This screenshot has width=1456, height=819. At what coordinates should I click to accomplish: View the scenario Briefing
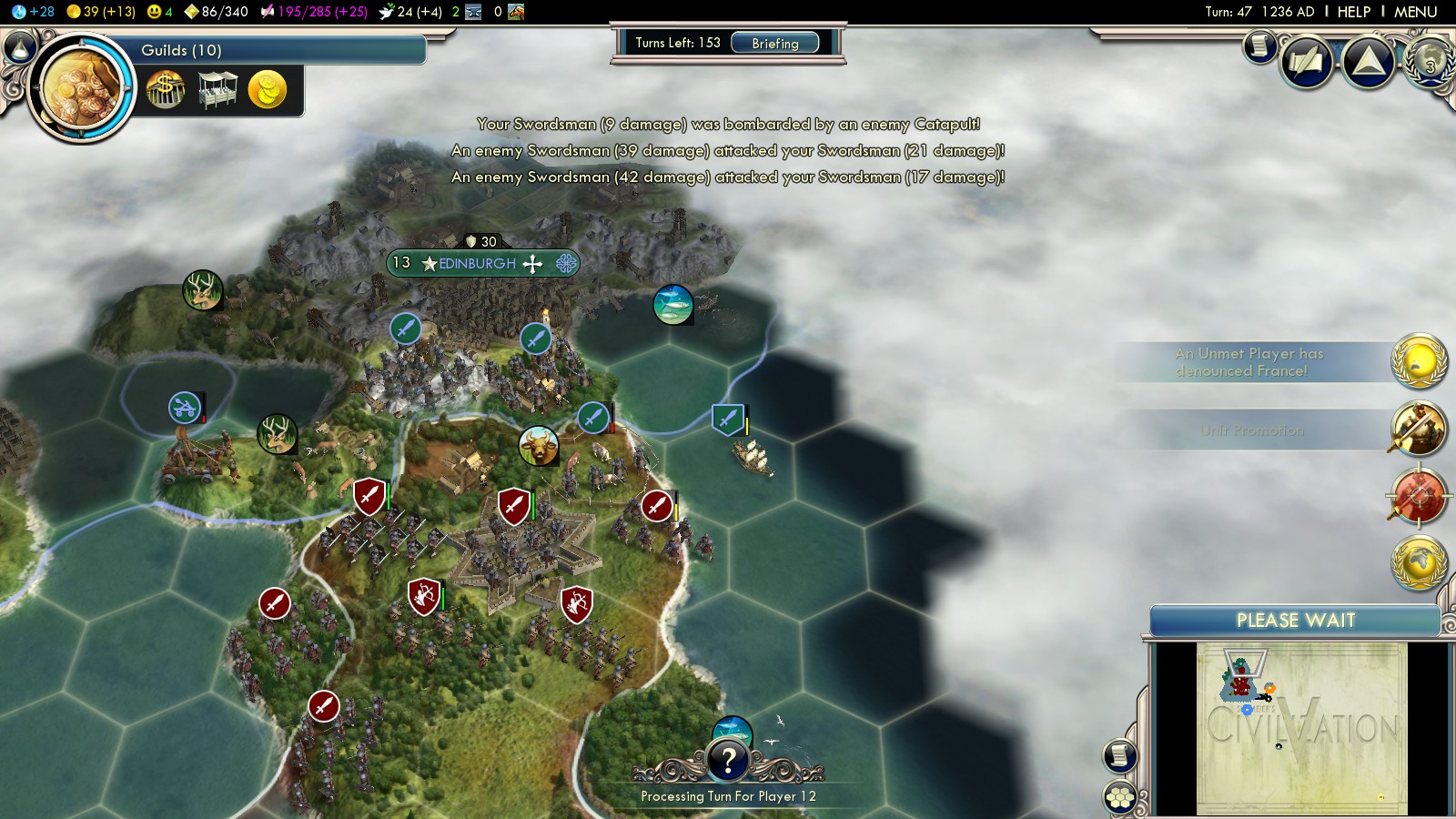click(x=775, y=43)
